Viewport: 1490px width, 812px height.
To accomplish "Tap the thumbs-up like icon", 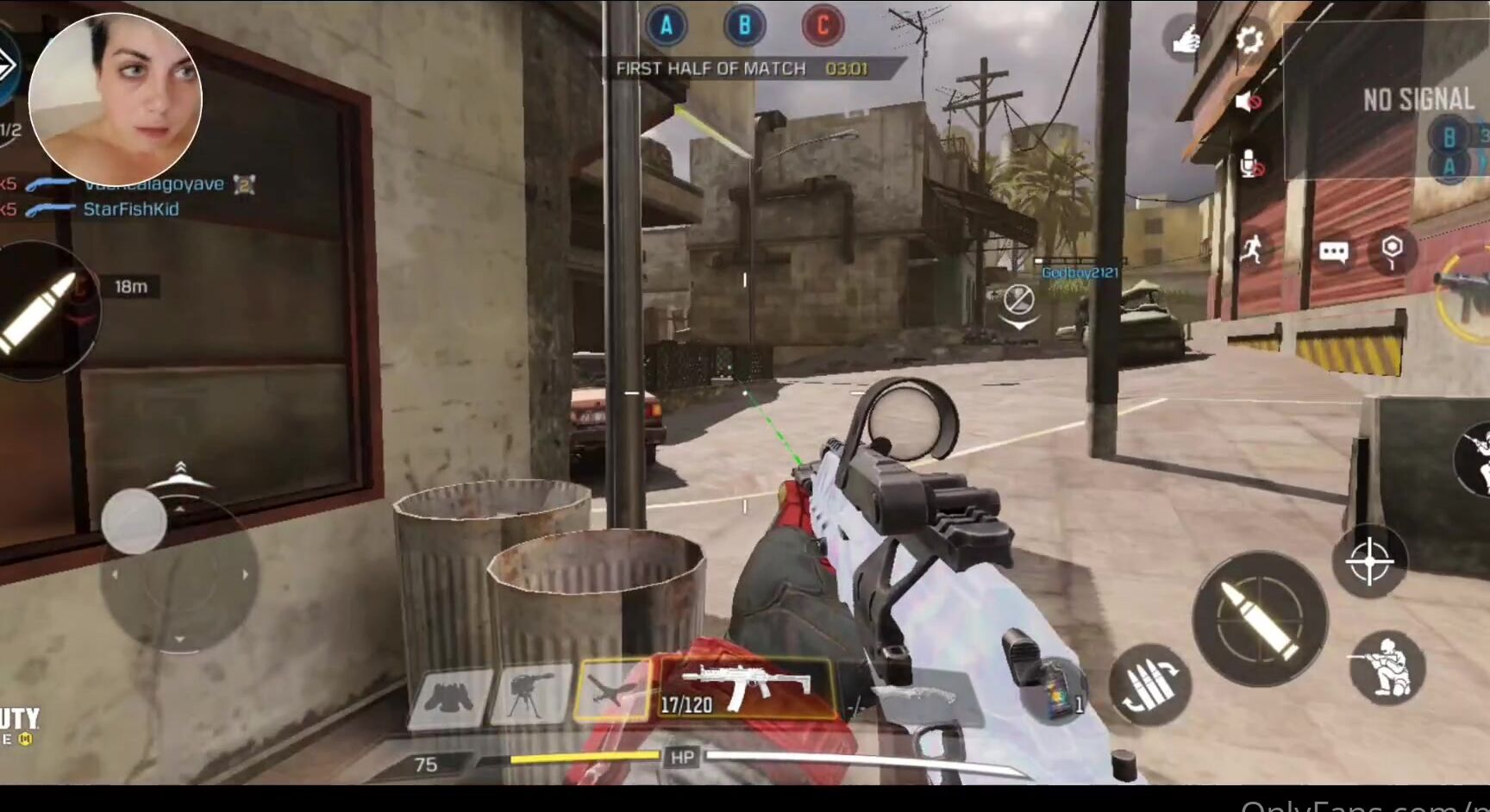I will pyautogui.click(x=1184, y=40).
